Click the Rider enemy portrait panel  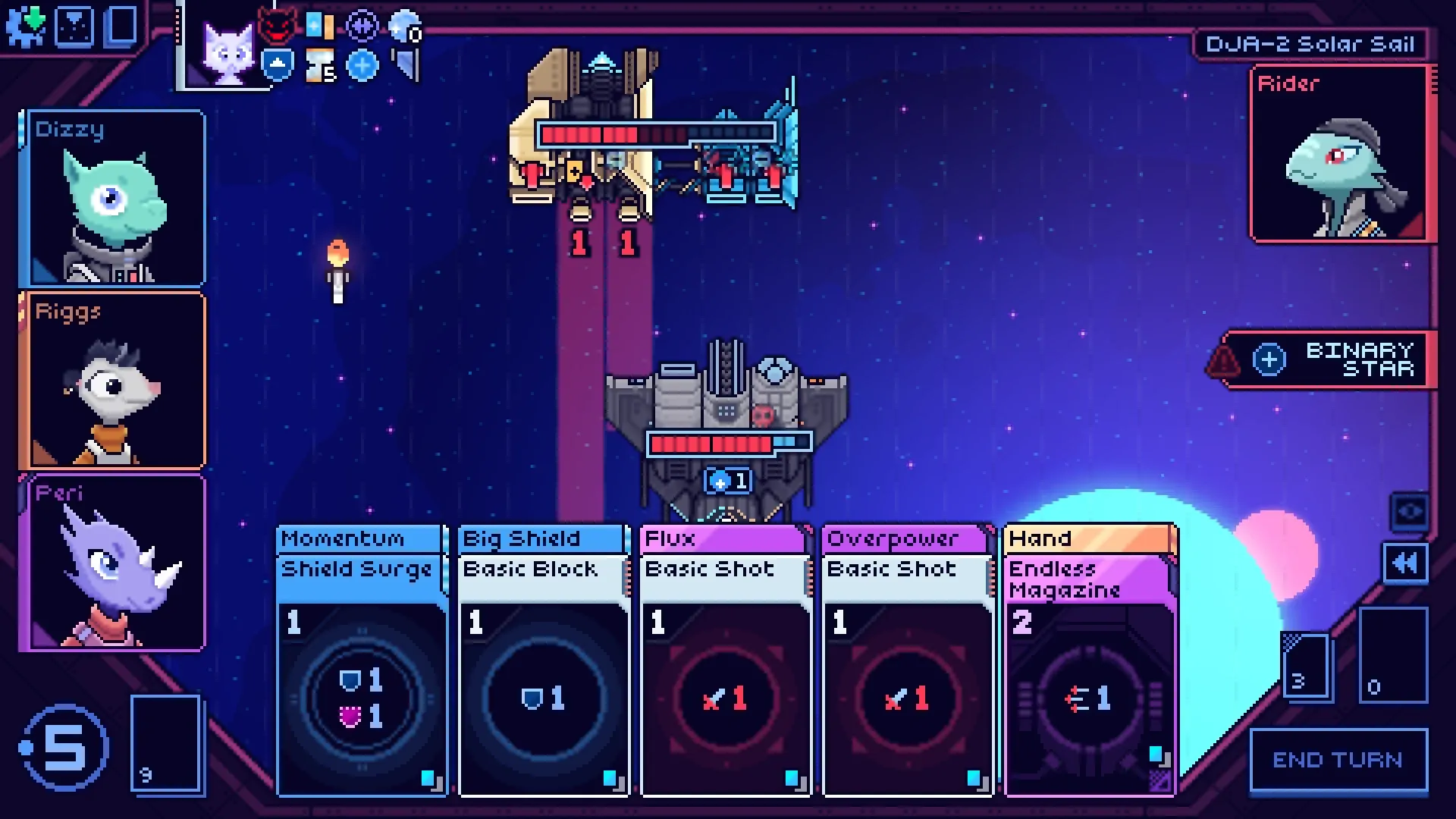tap(1341, 155)
